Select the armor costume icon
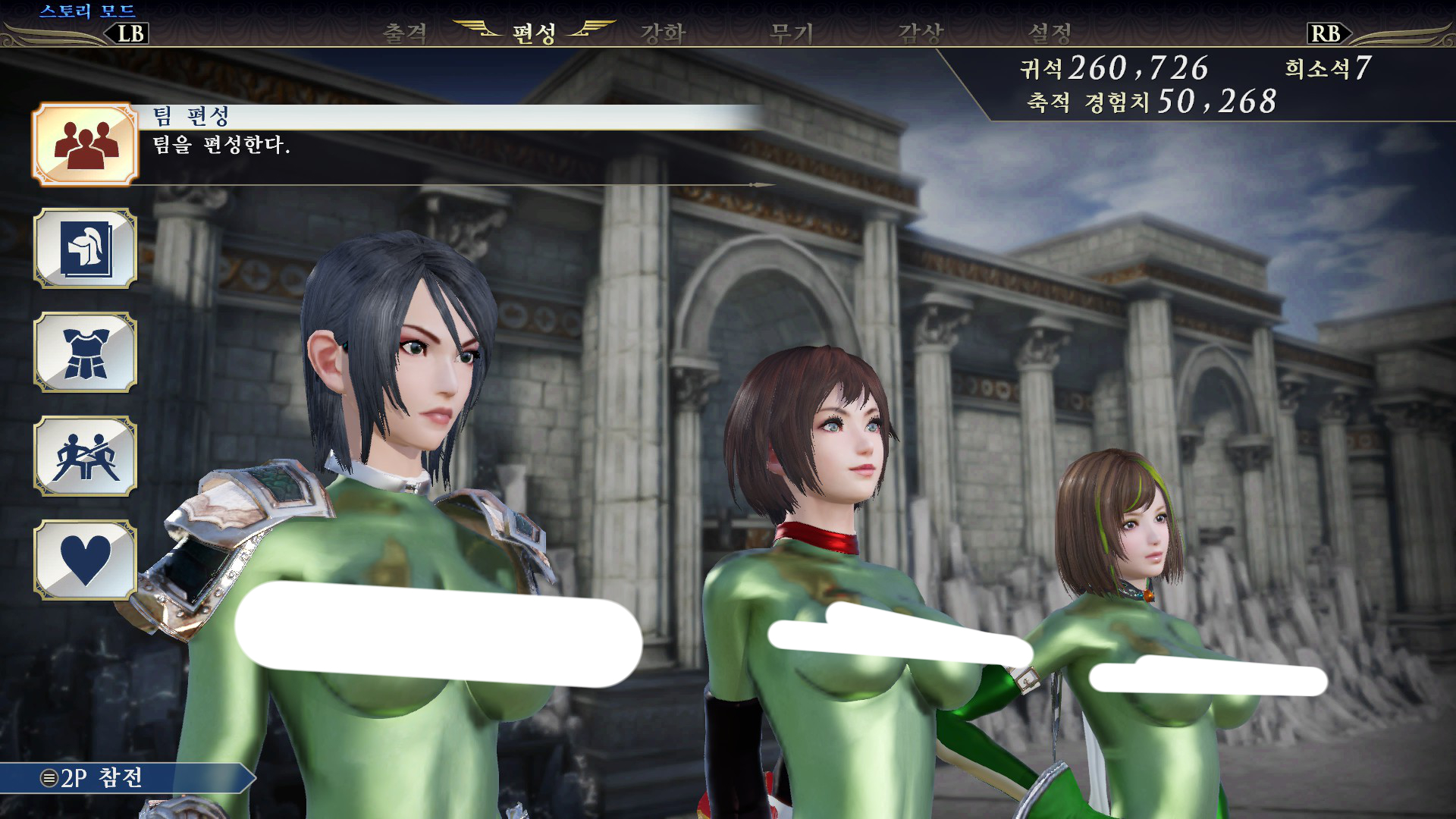The width and height of the screenshot is (1456, 819). coord(85,353)
